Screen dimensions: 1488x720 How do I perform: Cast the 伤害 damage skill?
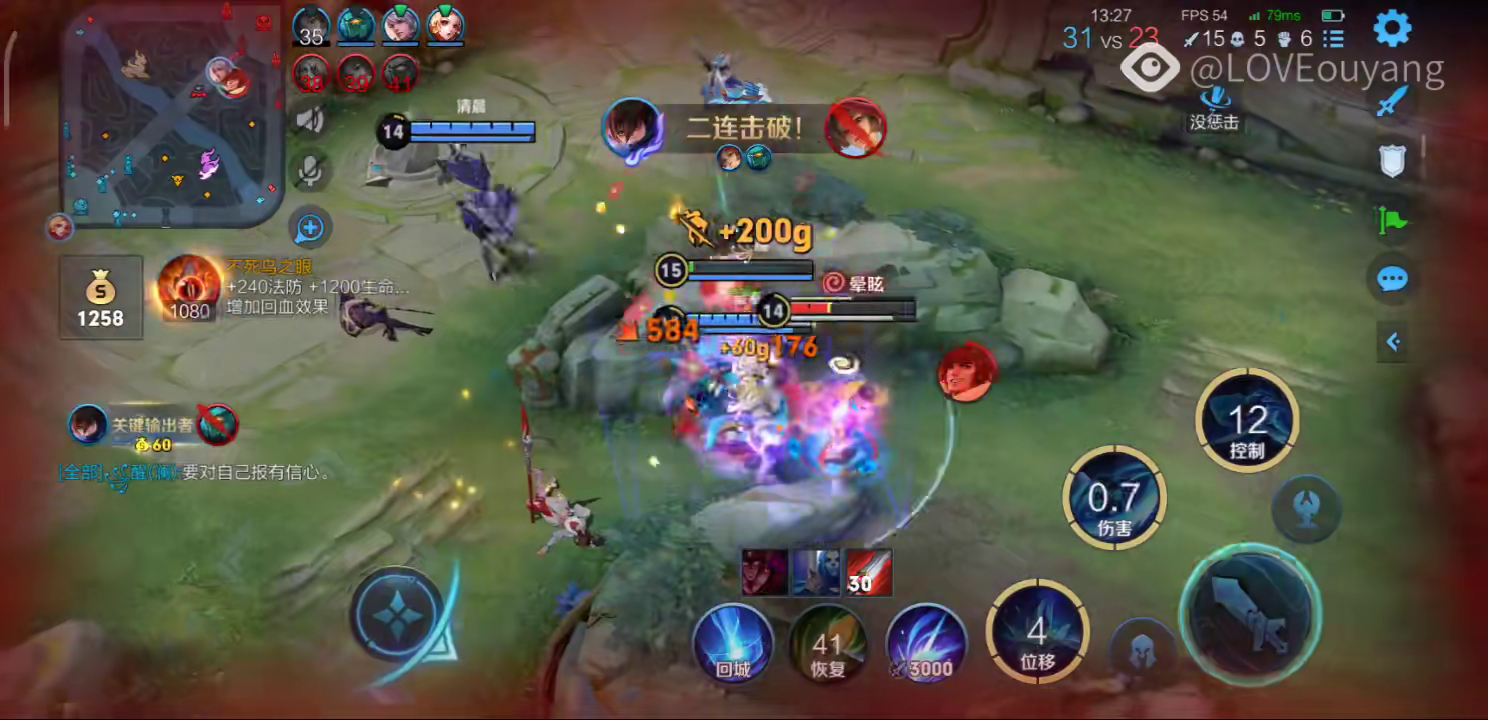[1113, 498]
